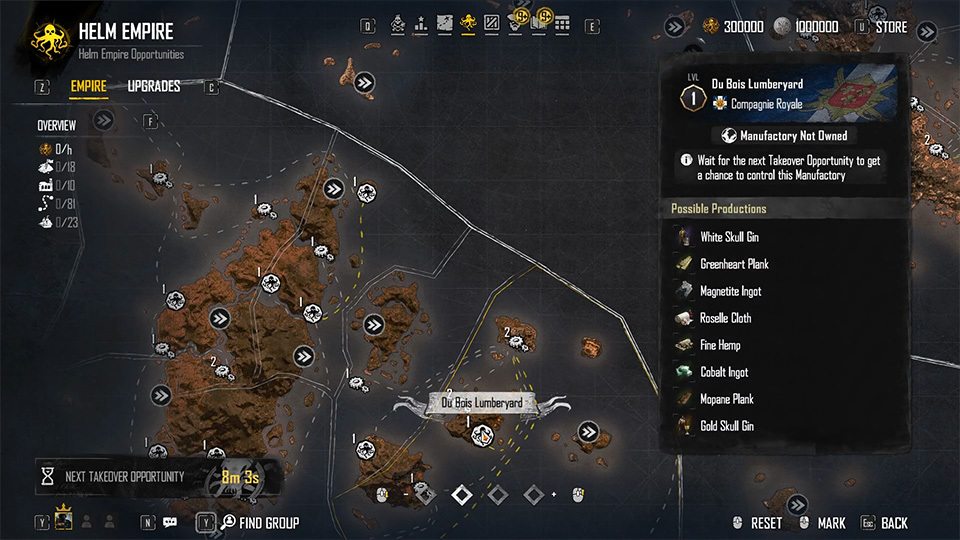
Task: Open the chat bubble icon
Action: point(170,522)
